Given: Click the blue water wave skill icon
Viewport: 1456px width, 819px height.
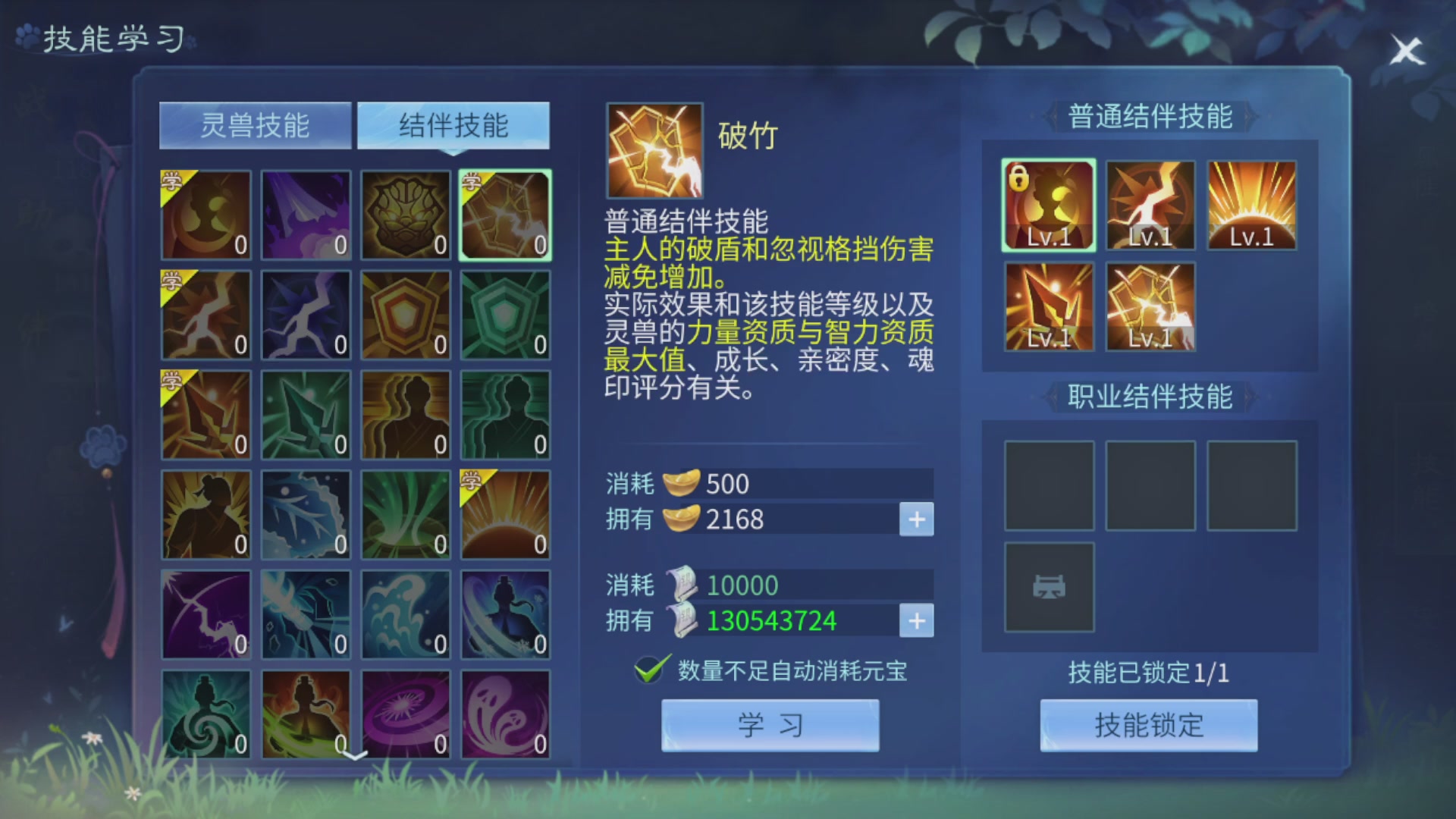Looking at the screenshot, I should 405,614.
